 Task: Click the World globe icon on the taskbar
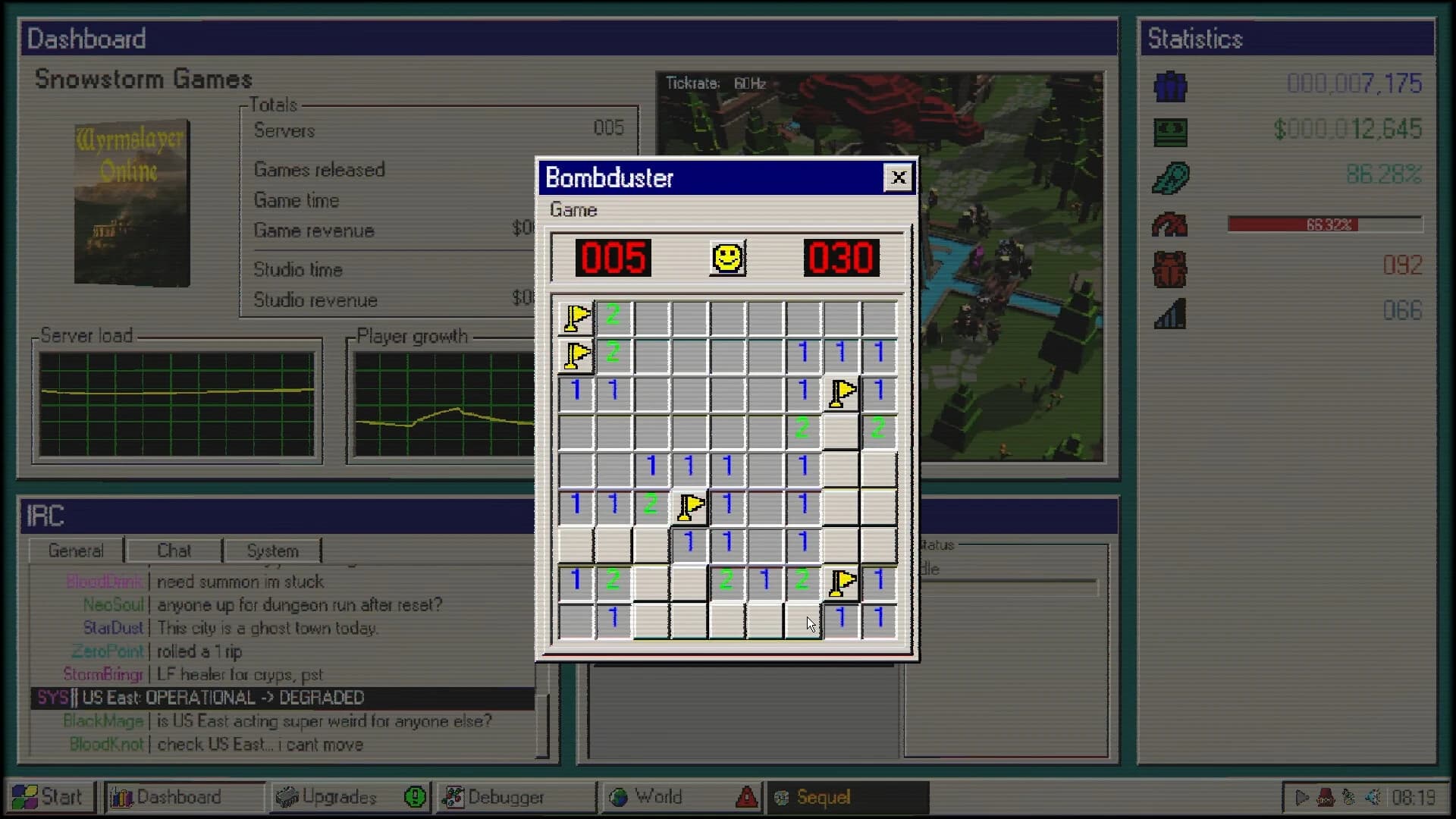tap(621, 797)
